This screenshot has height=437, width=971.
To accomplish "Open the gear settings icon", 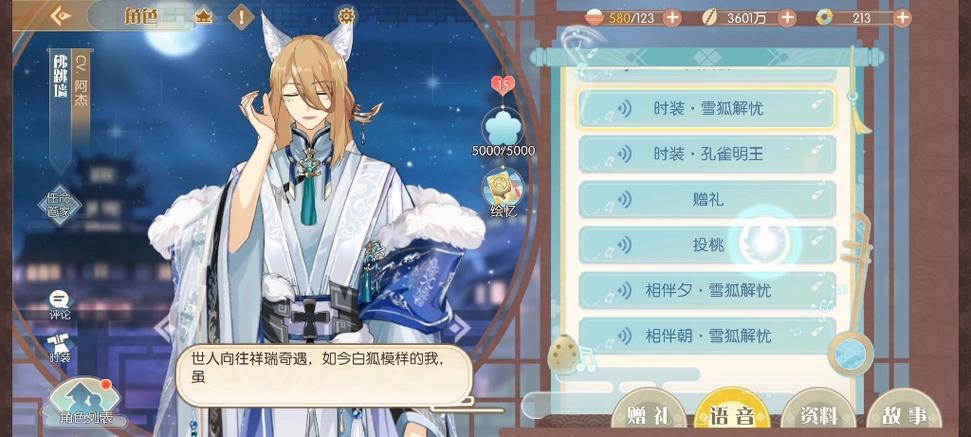I will click(346, 16).
